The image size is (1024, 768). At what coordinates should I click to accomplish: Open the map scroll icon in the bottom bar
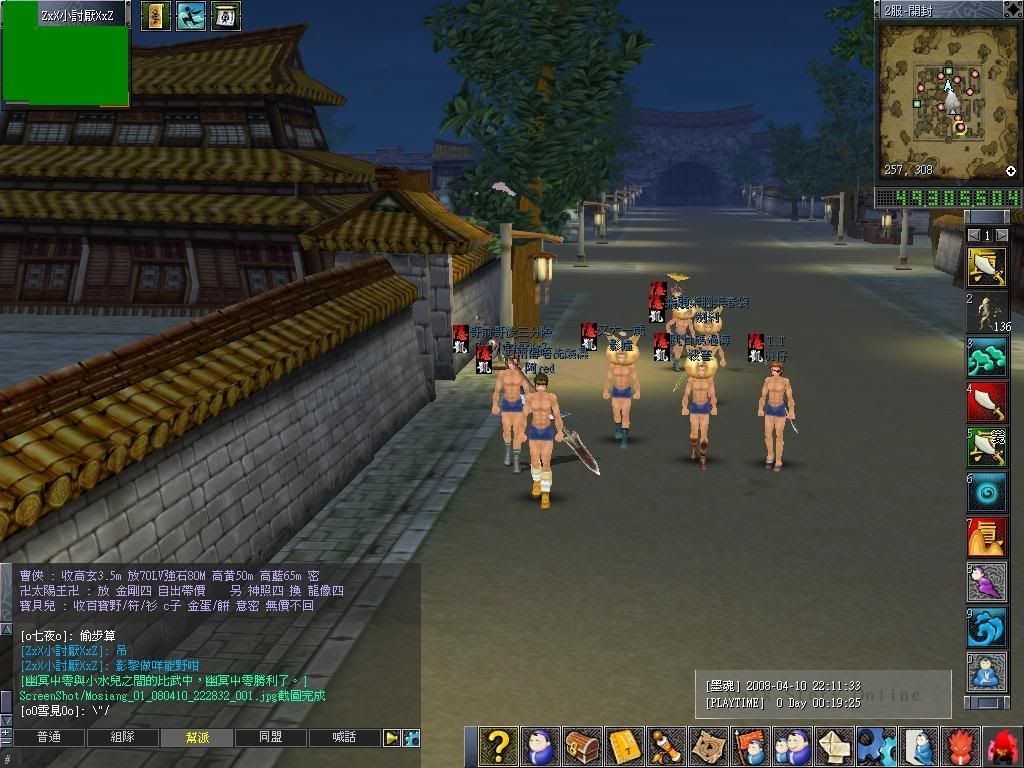tap(708, 747)
